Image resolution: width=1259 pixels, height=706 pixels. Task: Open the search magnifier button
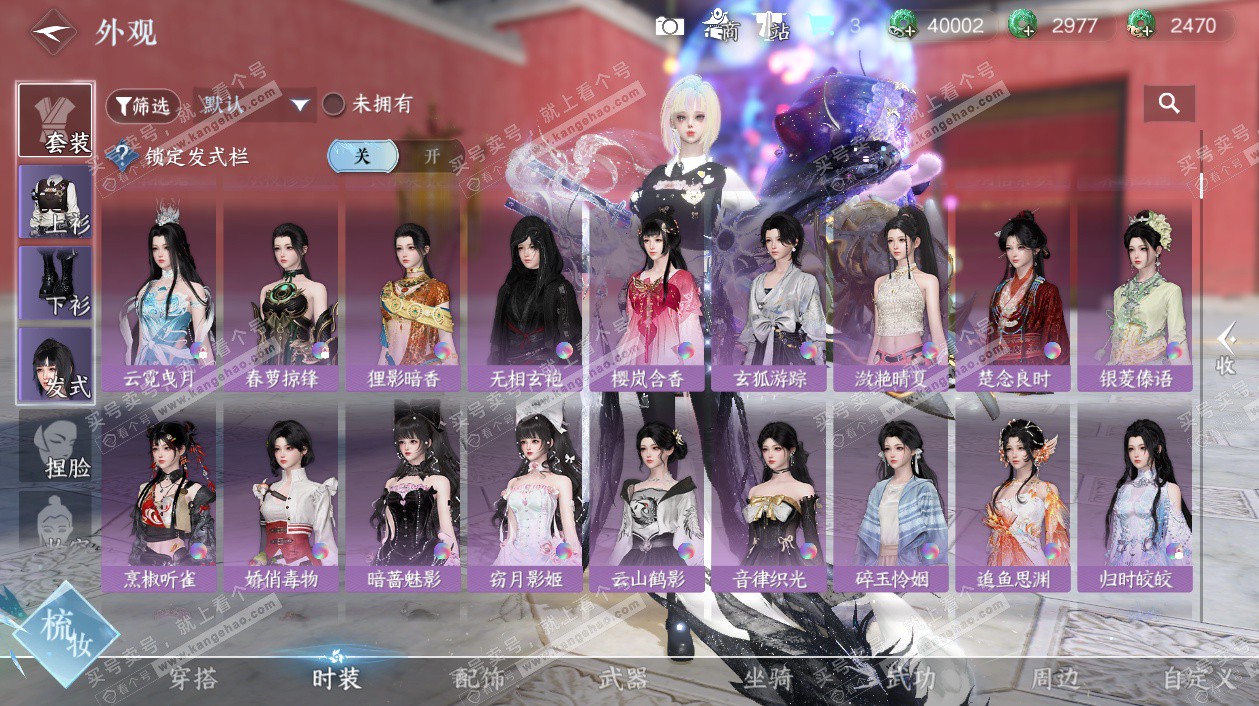pos(1169,103)
